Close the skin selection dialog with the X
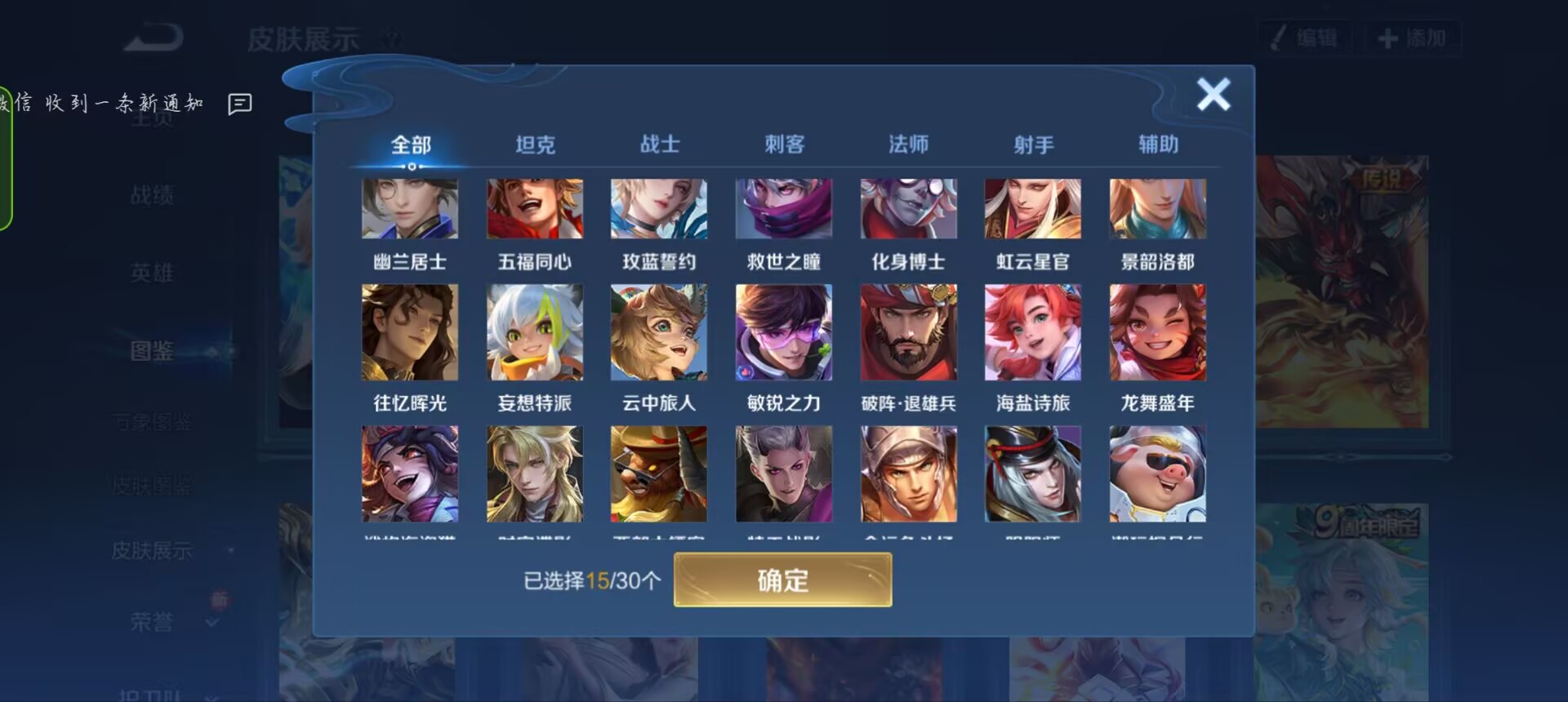The image size is (1568, 702). click(x=1214, y=95)
